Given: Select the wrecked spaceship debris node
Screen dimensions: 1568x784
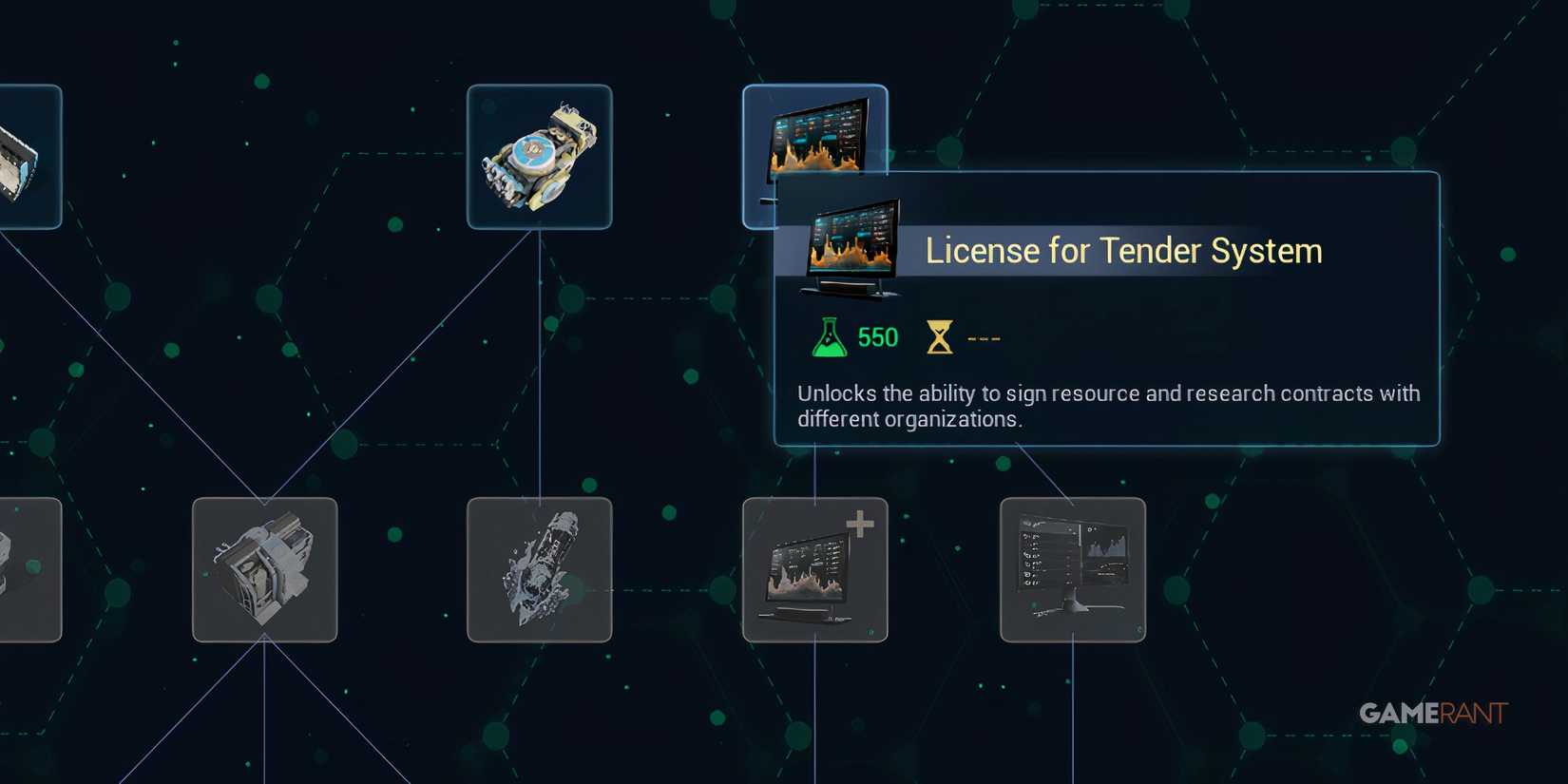Looking at the screenshot, I should [x=539, y=570].
